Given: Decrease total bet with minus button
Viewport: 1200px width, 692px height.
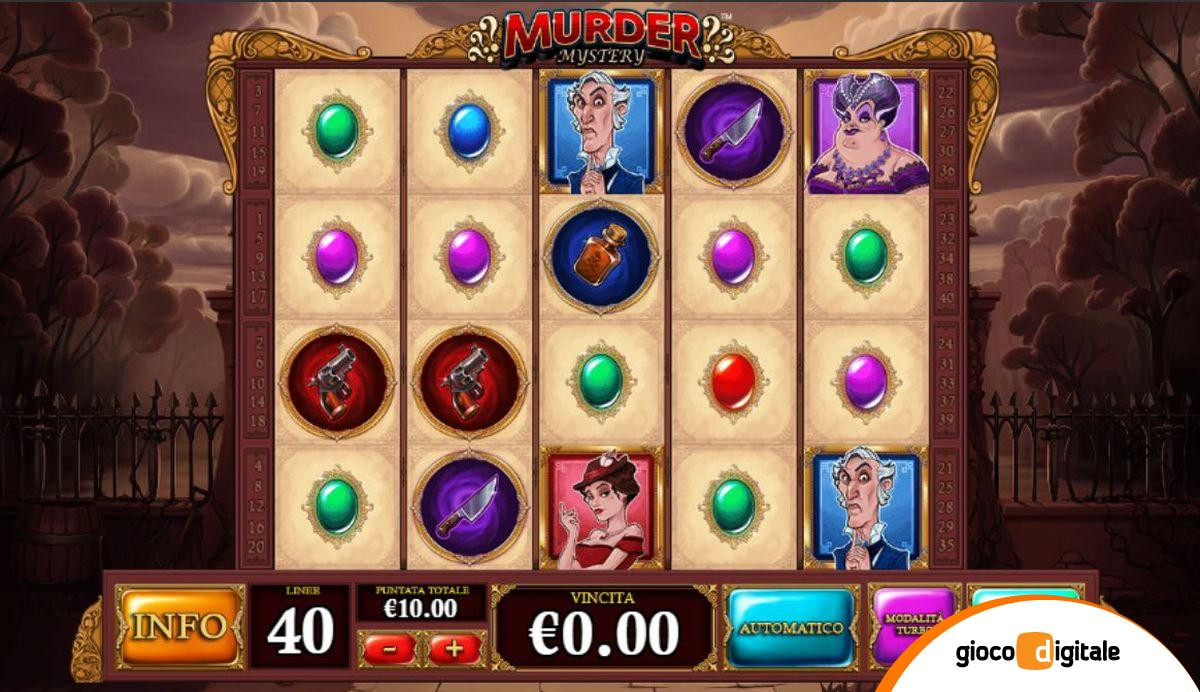Looking at the screenshot, I should coord(391,648).
